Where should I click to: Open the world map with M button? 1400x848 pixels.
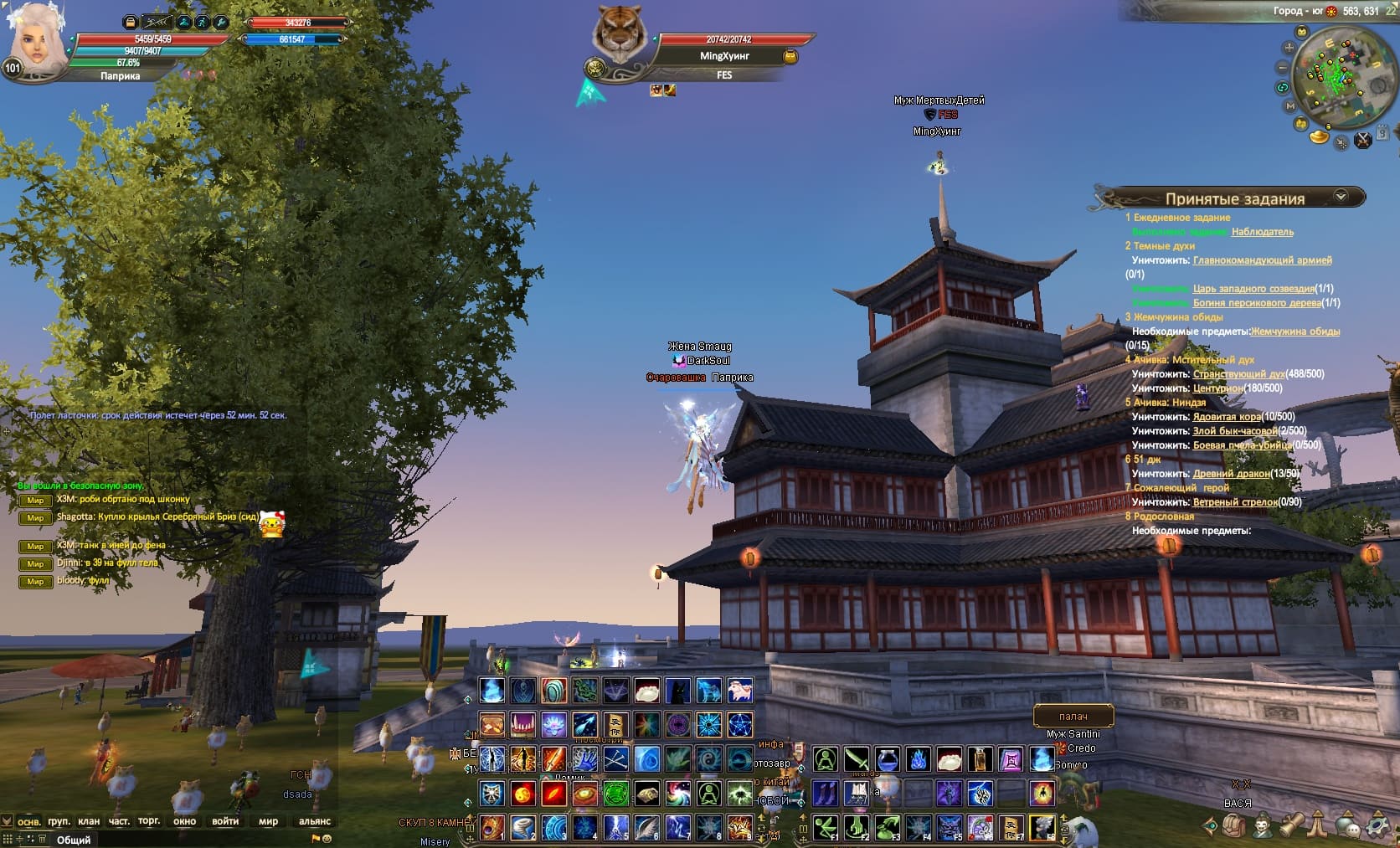pyautogui.click(x=1289, y=107)
